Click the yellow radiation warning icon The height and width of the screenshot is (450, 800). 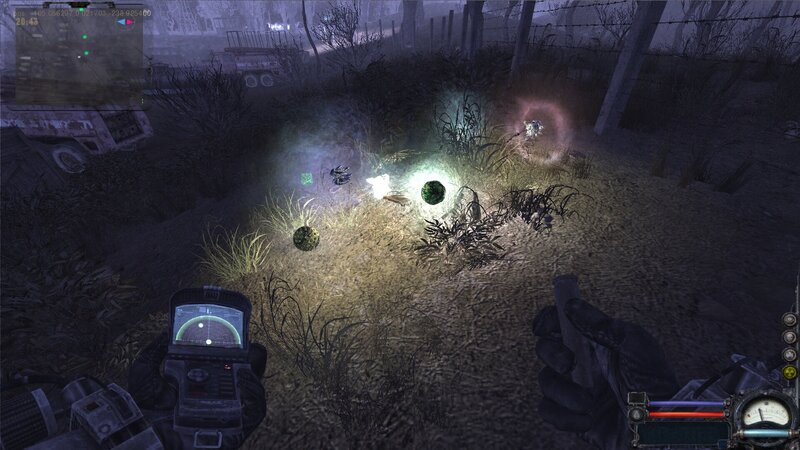789,372
